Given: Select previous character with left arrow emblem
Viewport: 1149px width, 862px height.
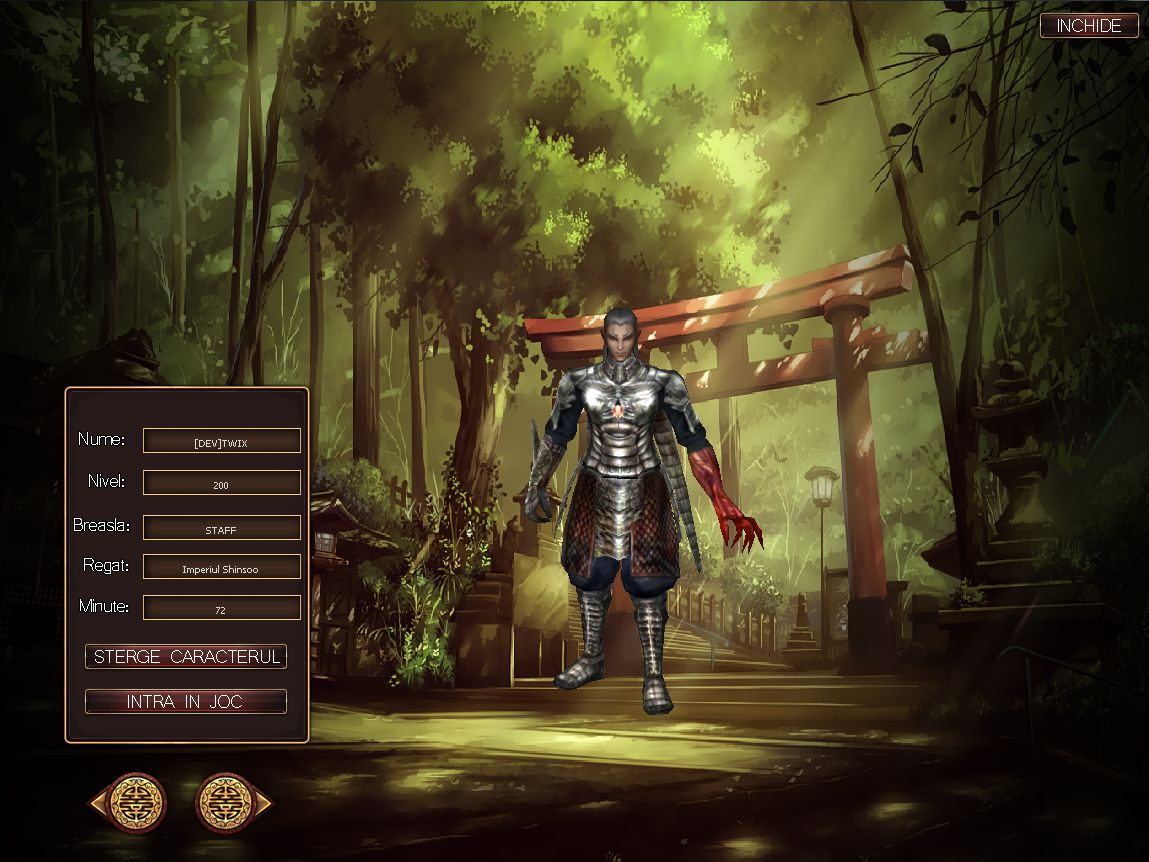Looking at the screenshot, I should 129,801.
